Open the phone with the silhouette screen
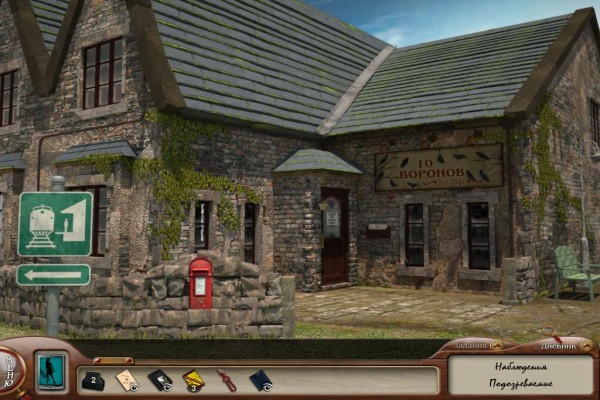The image size is (600, 400). [50, 370]
